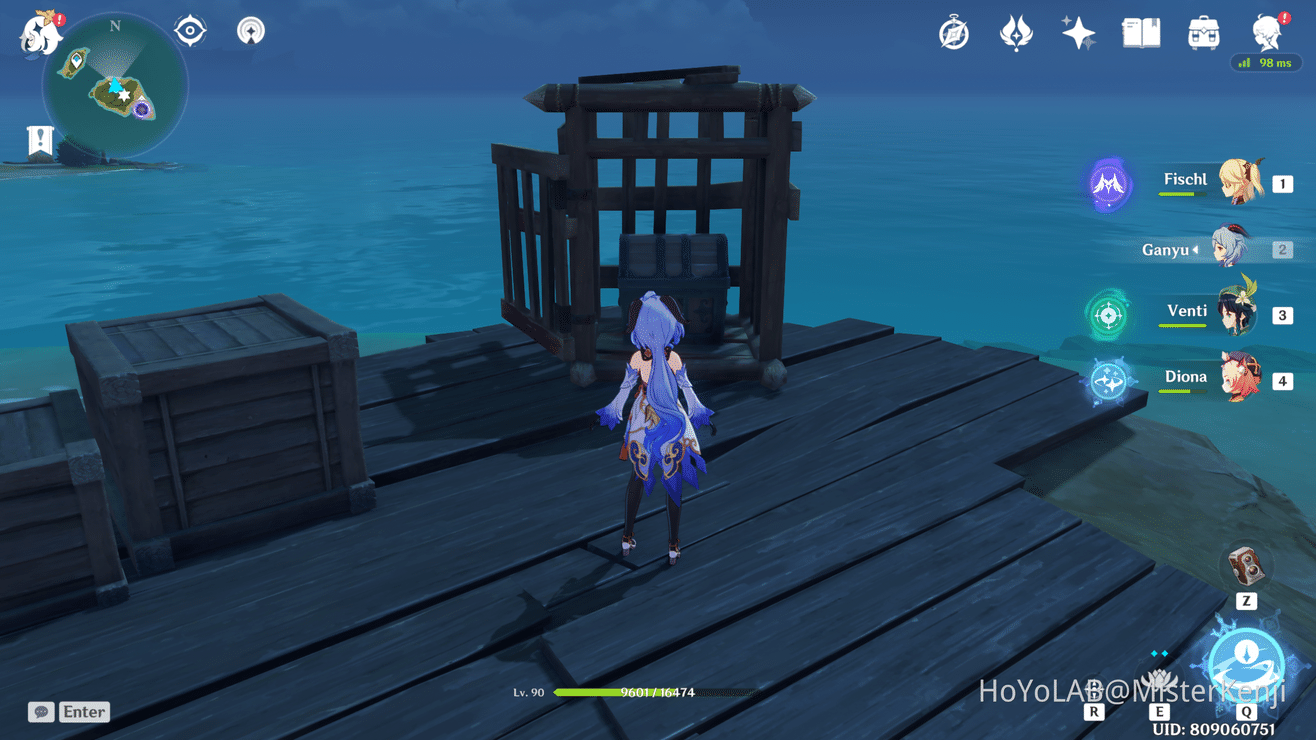
Task: Open the Inventory bag icon
Action: 1203,31
